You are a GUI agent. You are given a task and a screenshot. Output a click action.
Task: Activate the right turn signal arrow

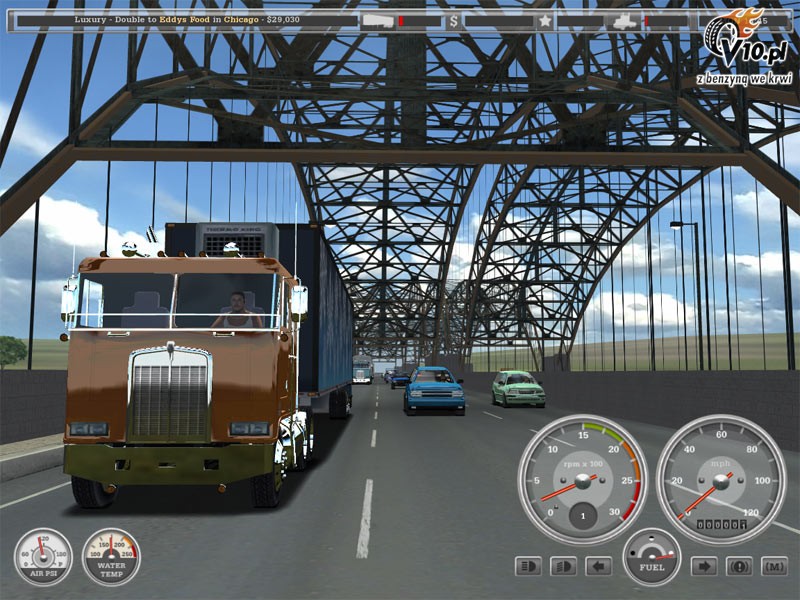click(704, 566)
